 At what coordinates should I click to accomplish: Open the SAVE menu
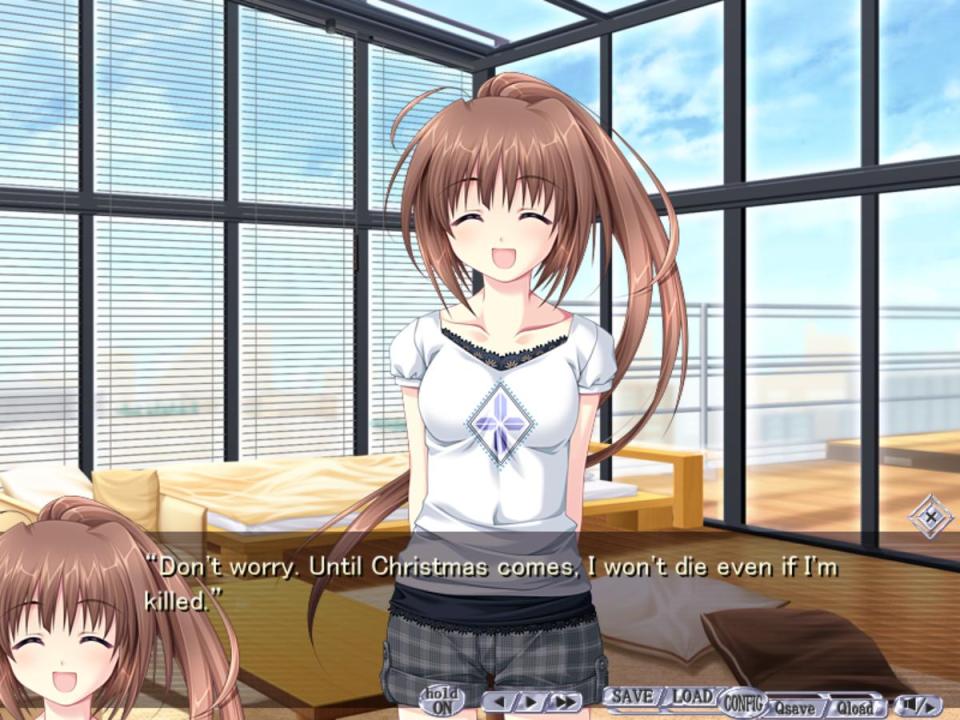tap(632, 696)
